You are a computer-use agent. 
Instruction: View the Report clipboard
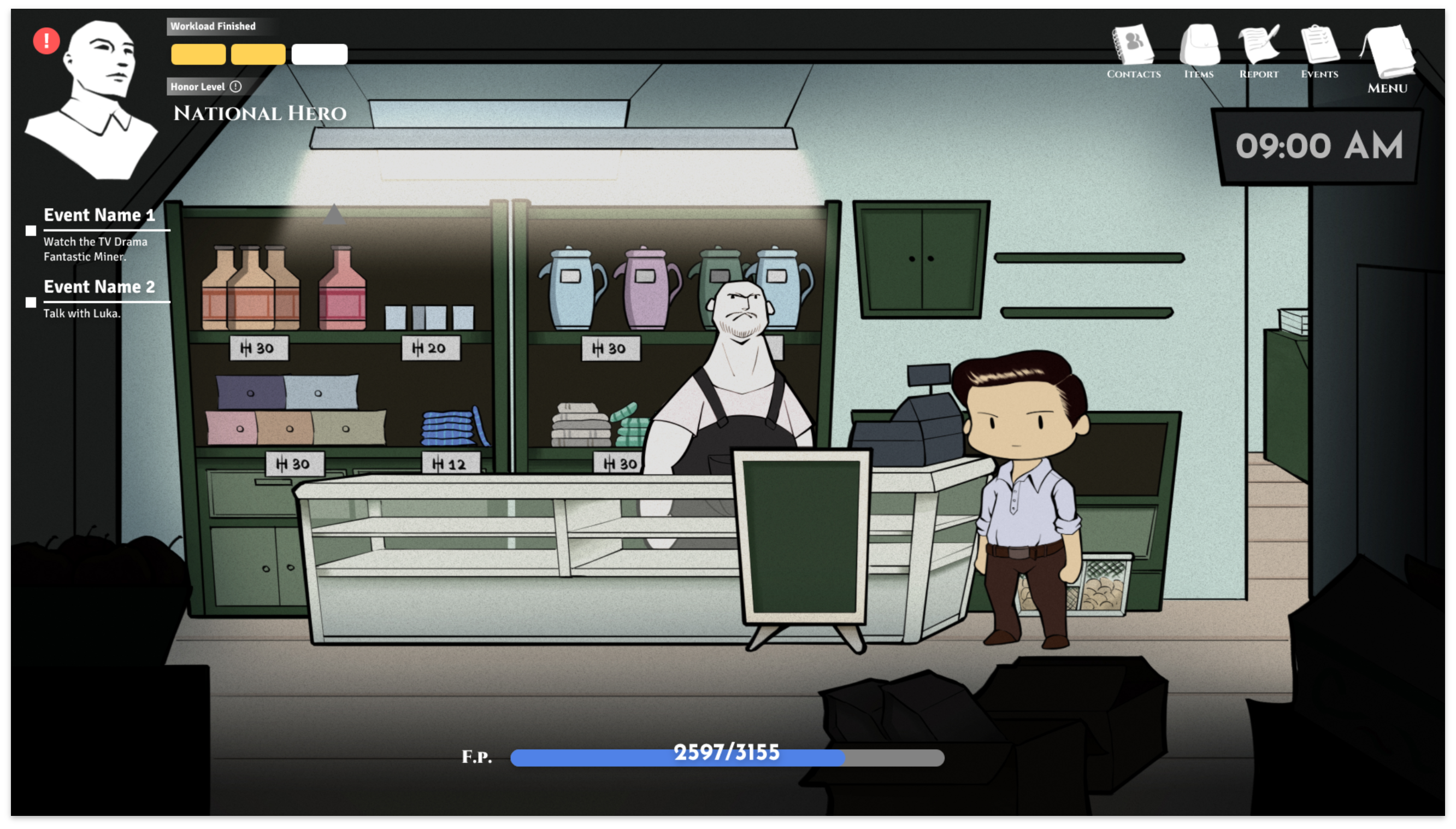coord(1259,49)
